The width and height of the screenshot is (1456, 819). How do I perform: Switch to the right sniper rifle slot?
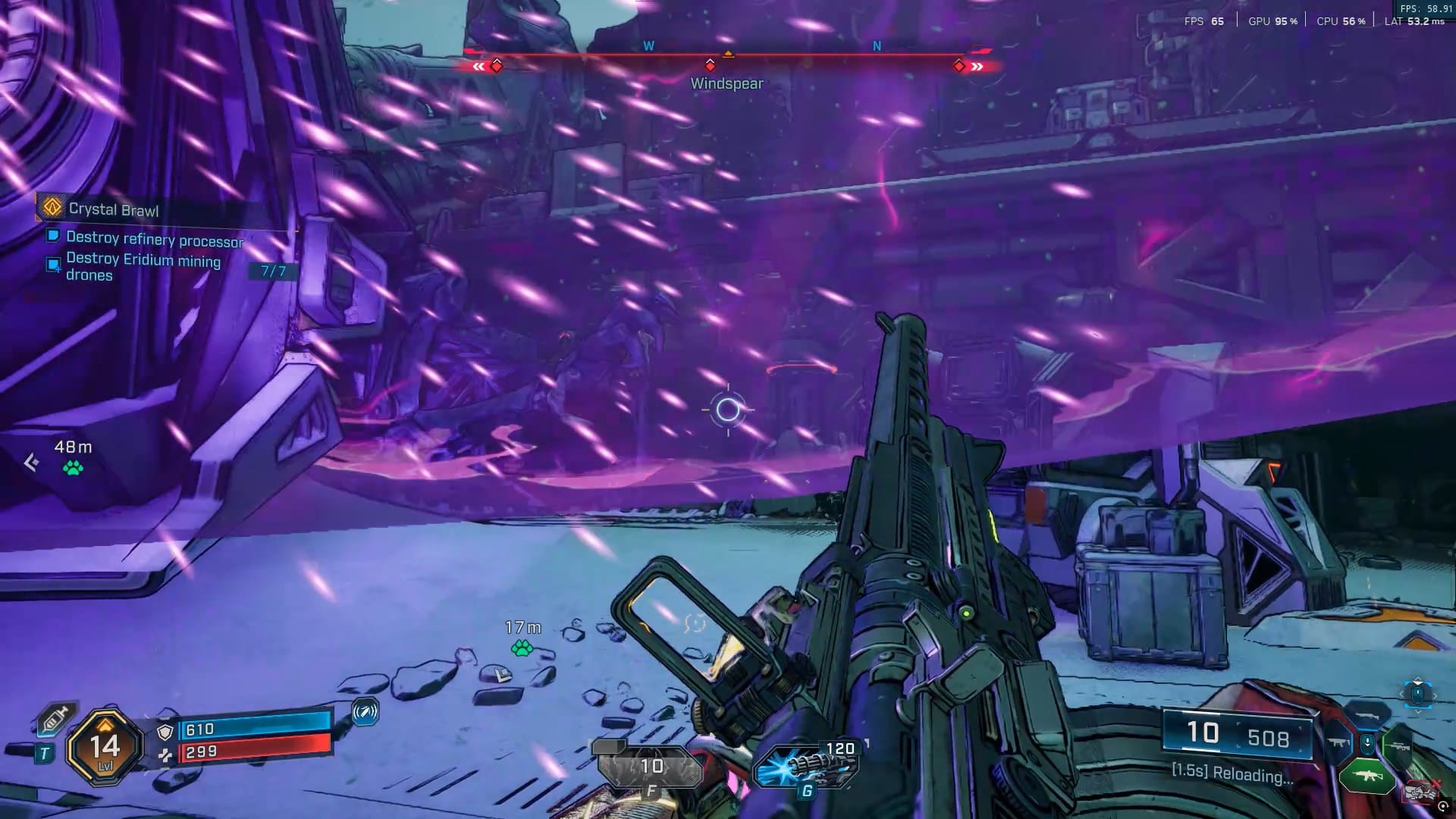(x=1397, y=746)
